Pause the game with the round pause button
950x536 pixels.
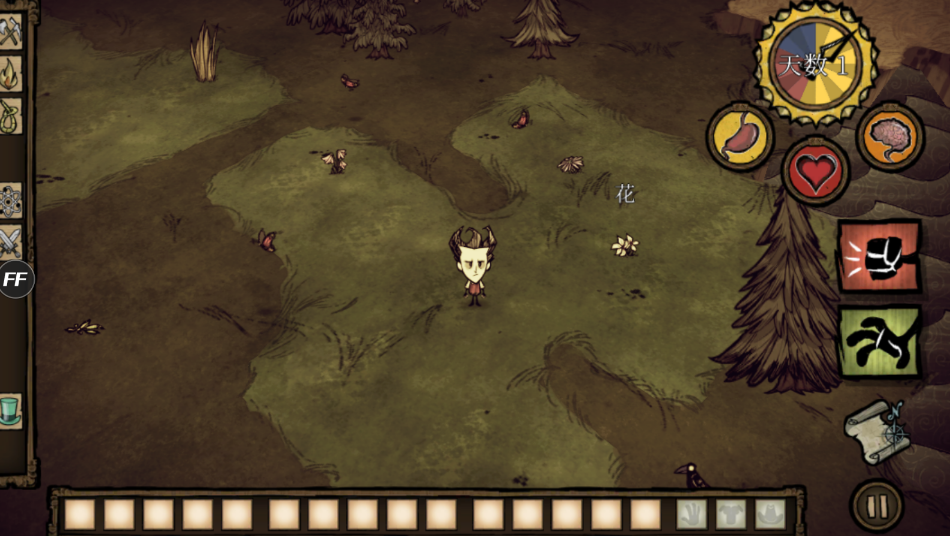tap(877, 506)
